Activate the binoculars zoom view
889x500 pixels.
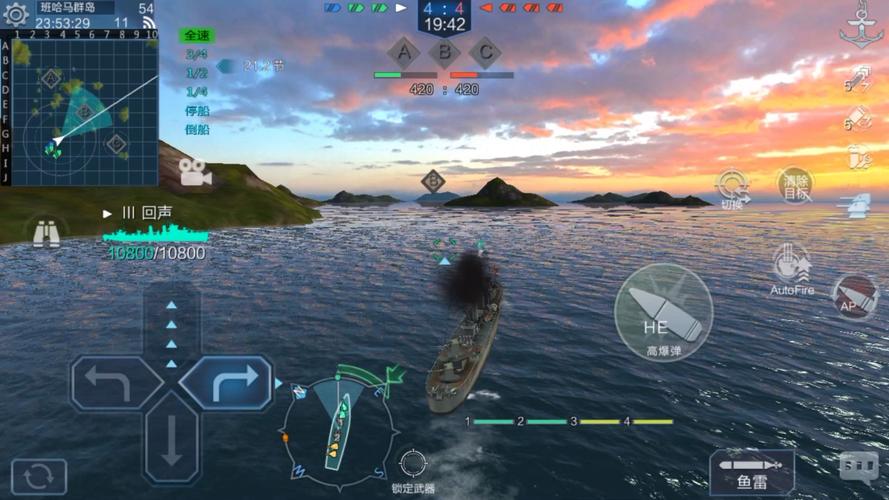(46, 233)
